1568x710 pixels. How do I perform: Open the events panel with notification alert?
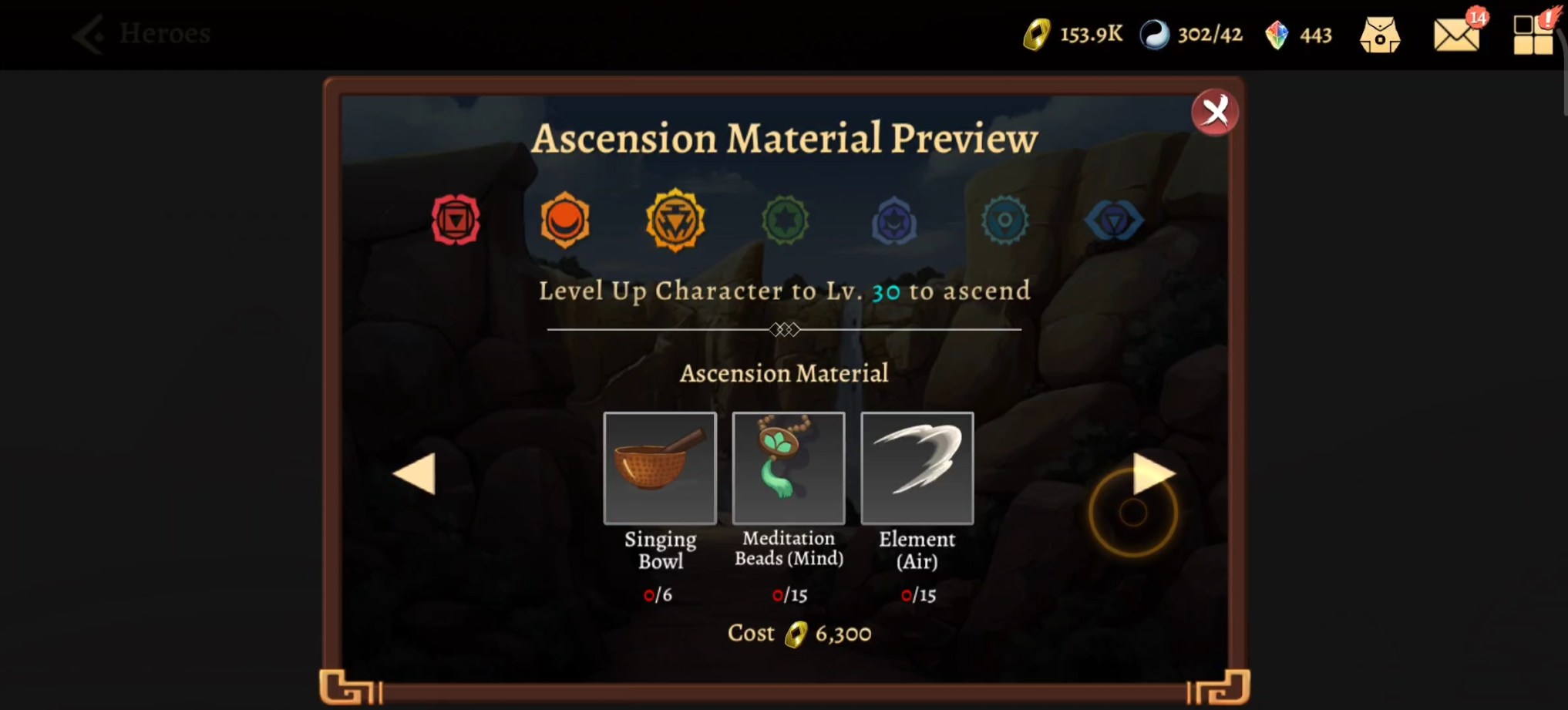[x=1533, y=34]
